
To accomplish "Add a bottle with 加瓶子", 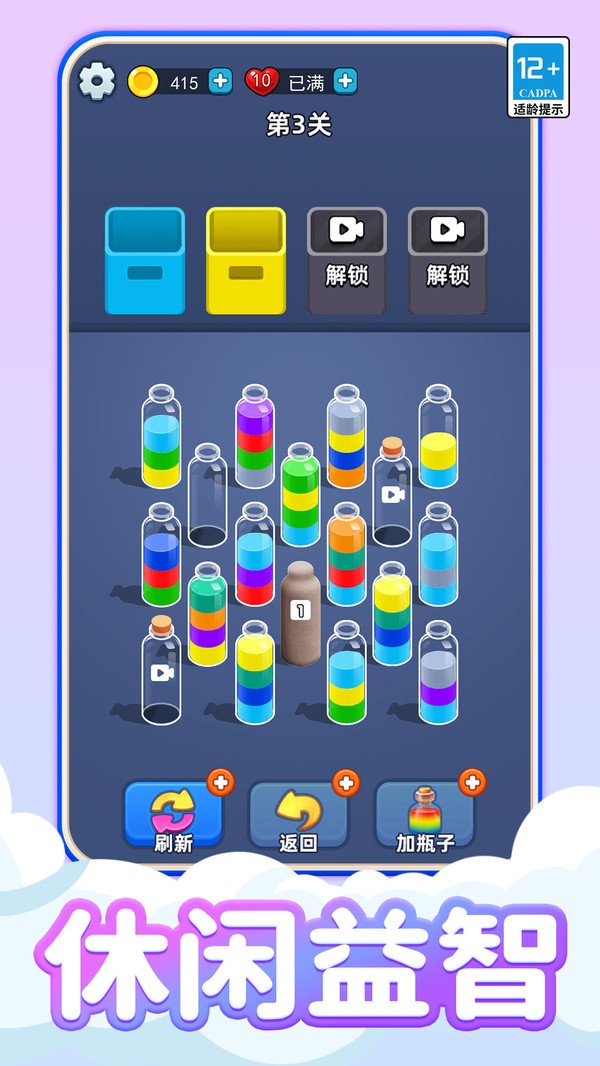I will click(425, 816).
